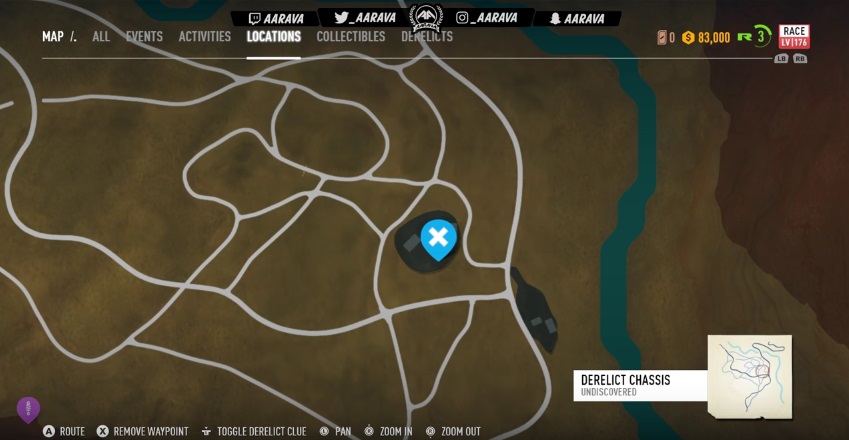Image resolution: width=849 pixels, height=440 pixels.
Task: Select the ACTIVITIES tab
Action: [x=205, y=37]
